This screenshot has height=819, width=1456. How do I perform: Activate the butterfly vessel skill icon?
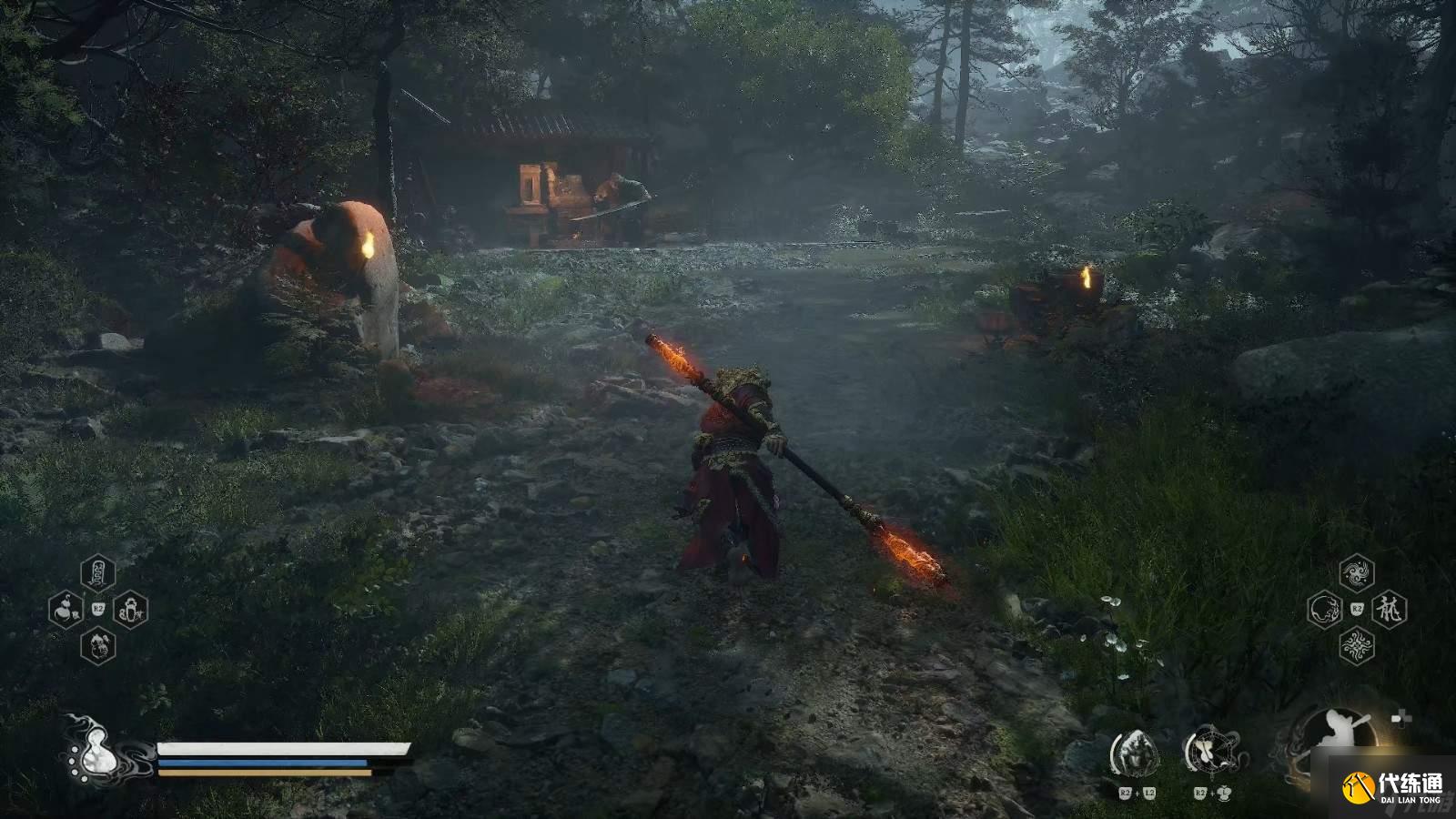pyautogui.click(x=1211, y=752)
